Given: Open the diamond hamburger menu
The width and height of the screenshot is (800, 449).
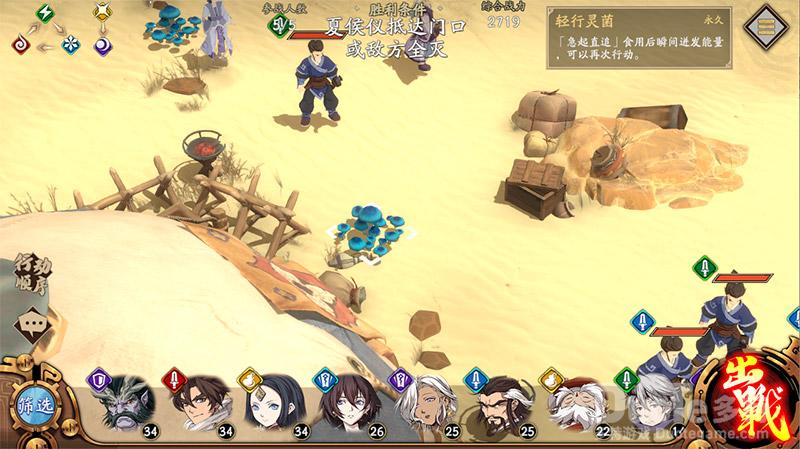Looking at the screenshot, I should pyautogui.click(x=769, y=26).
